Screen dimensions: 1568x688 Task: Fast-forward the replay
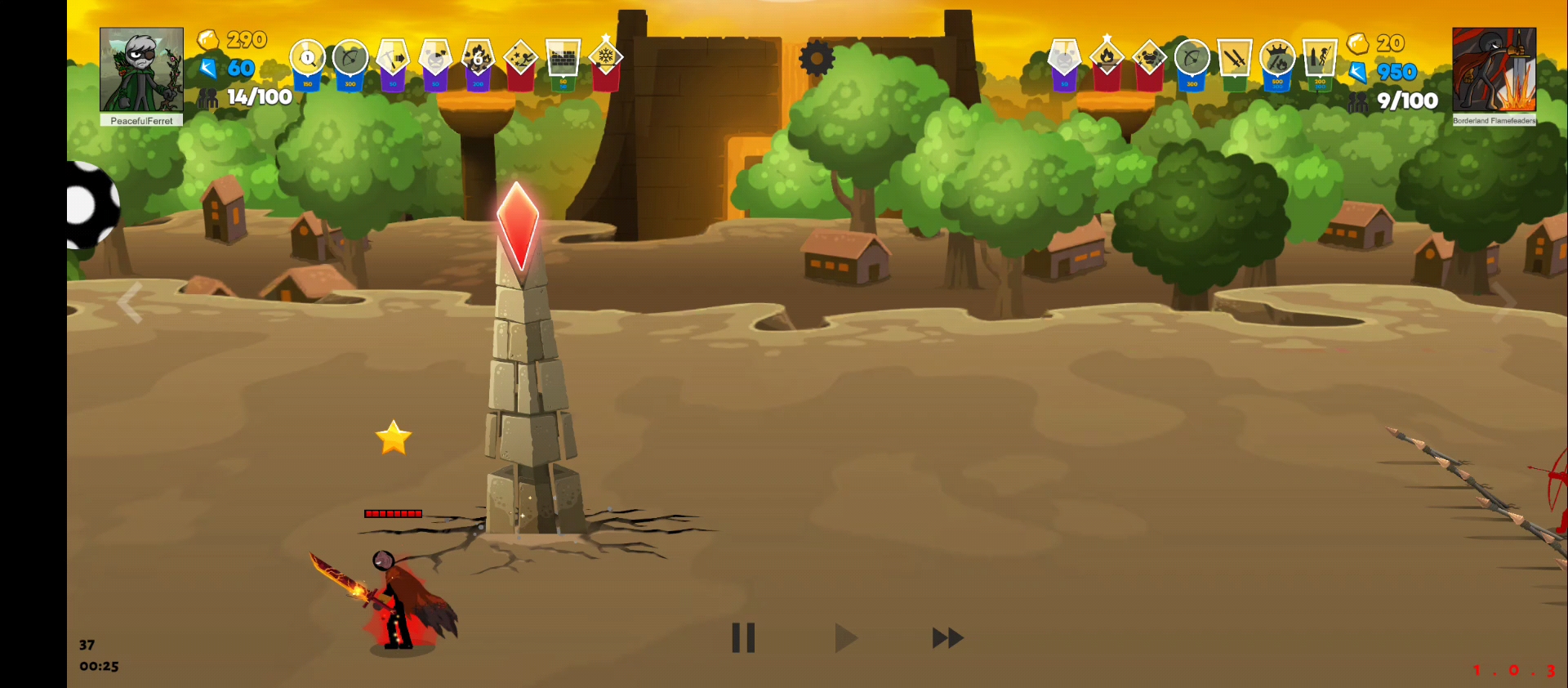click(947, 638)
